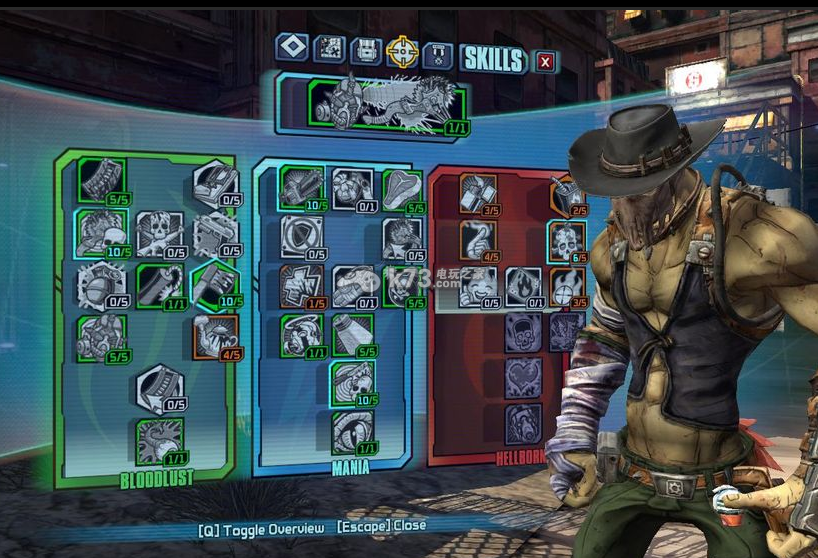Image resolution: width=818 pixels, height=558 pixels.
Task: Pick the orange-bordered 4/5 Bloodlust skill
Action: 216,337
